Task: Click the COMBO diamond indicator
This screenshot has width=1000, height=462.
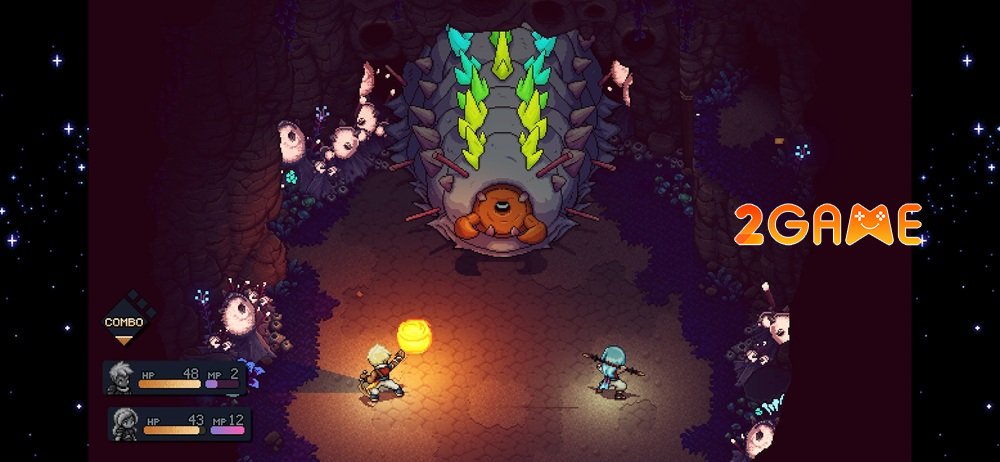Action: [125, 320]
